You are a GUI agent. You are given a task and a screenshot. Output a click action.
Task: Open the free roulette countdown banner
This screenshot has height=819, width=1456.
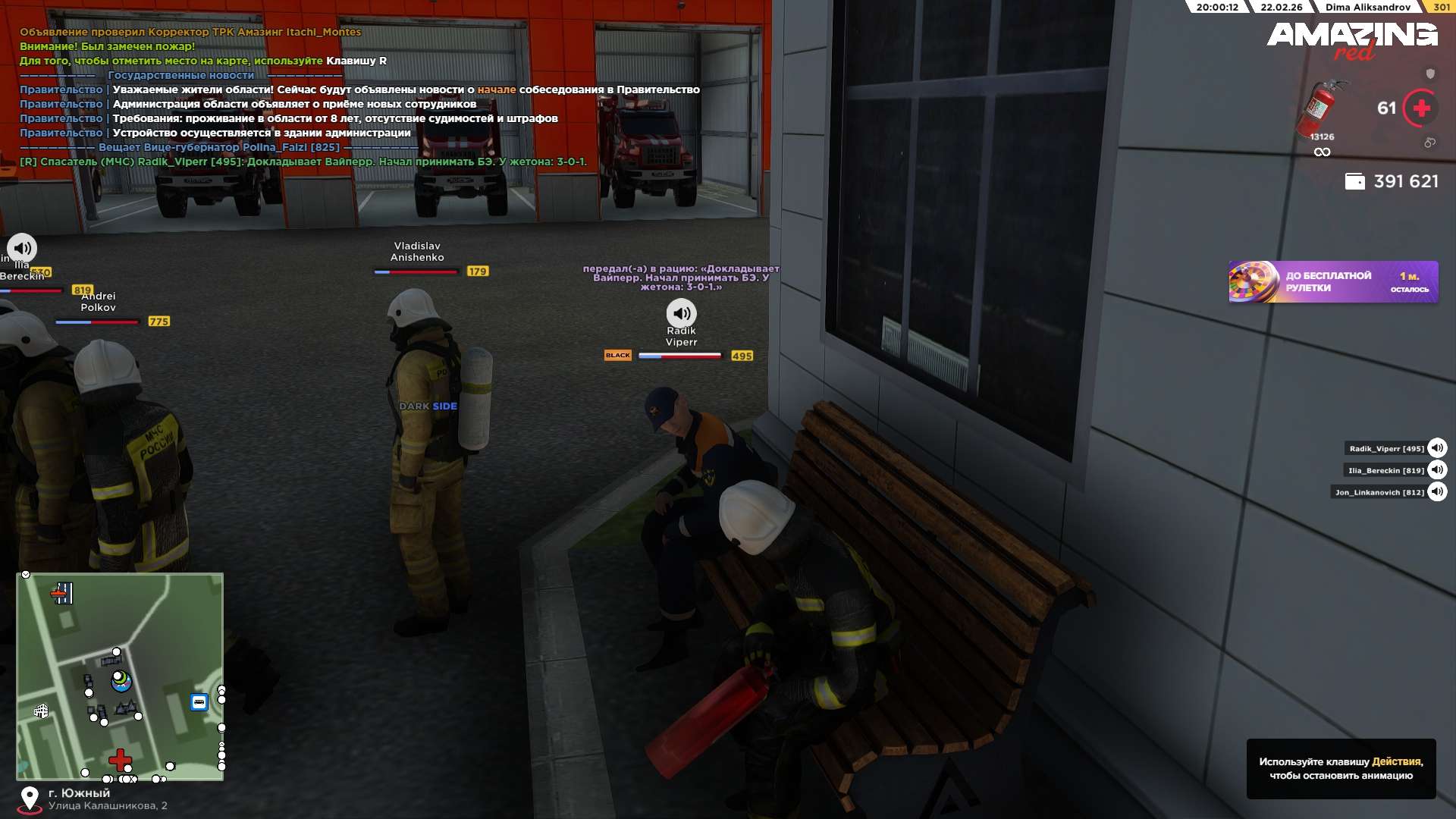[1332, 282]
